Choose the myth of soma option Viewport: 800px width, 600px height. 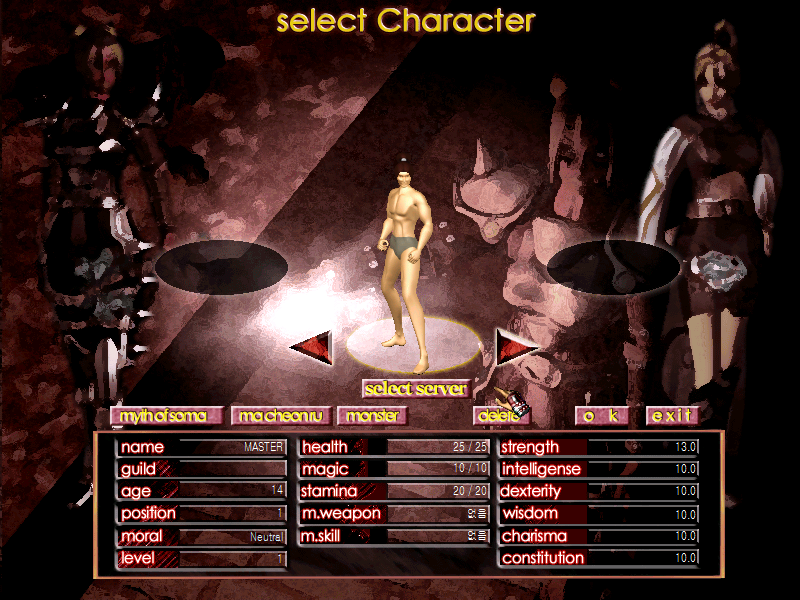[154, 415]
